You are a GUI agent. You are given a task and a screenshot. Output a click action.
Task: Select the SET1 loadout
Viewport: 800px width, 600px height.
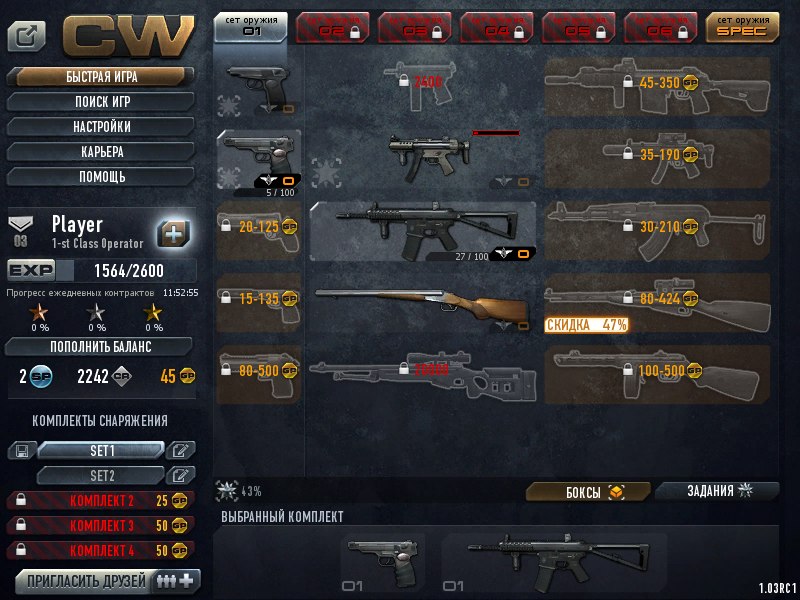[x=101, y=451]
